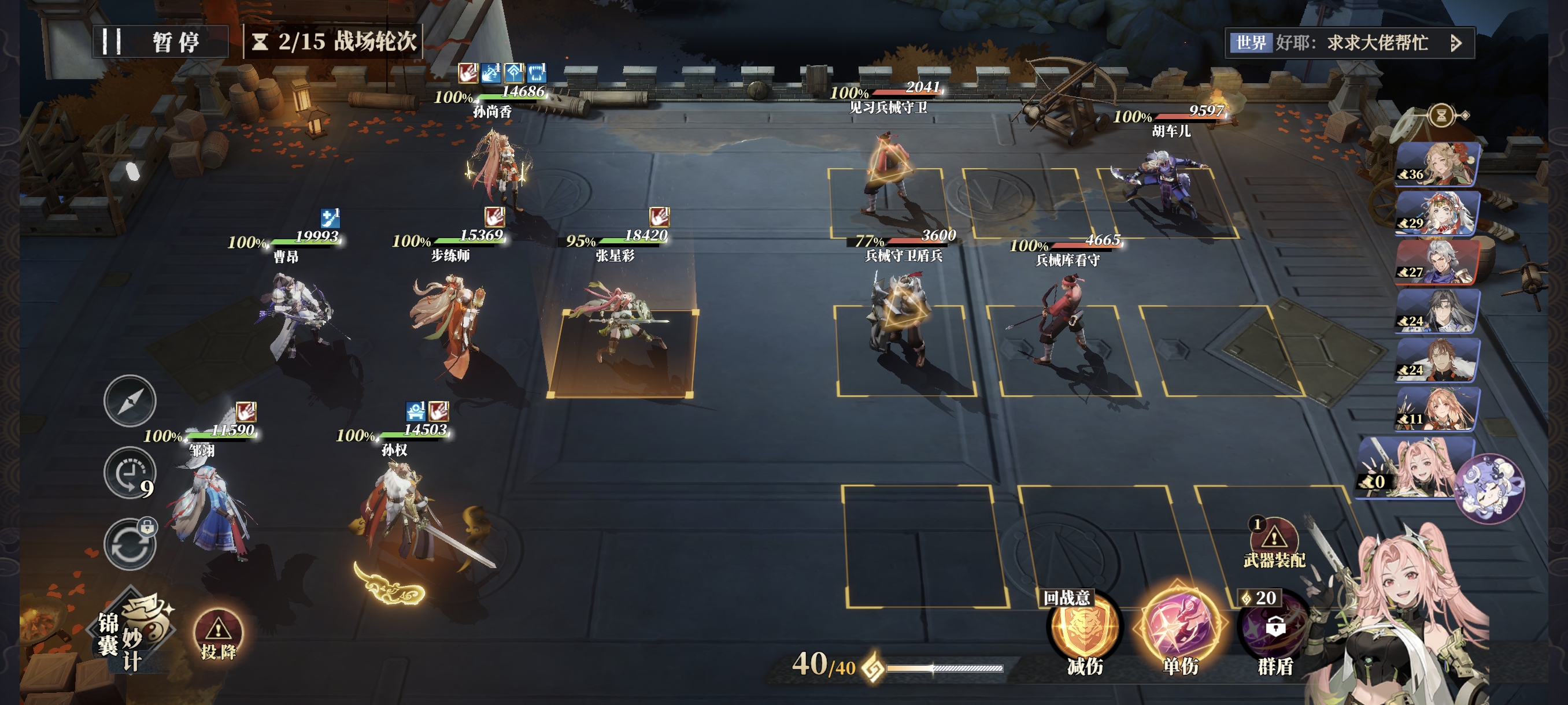Click the locked circular-arrows auto icon
Image resolution: width=1568 pixels, height=705 pixels.
pos(130,544)
